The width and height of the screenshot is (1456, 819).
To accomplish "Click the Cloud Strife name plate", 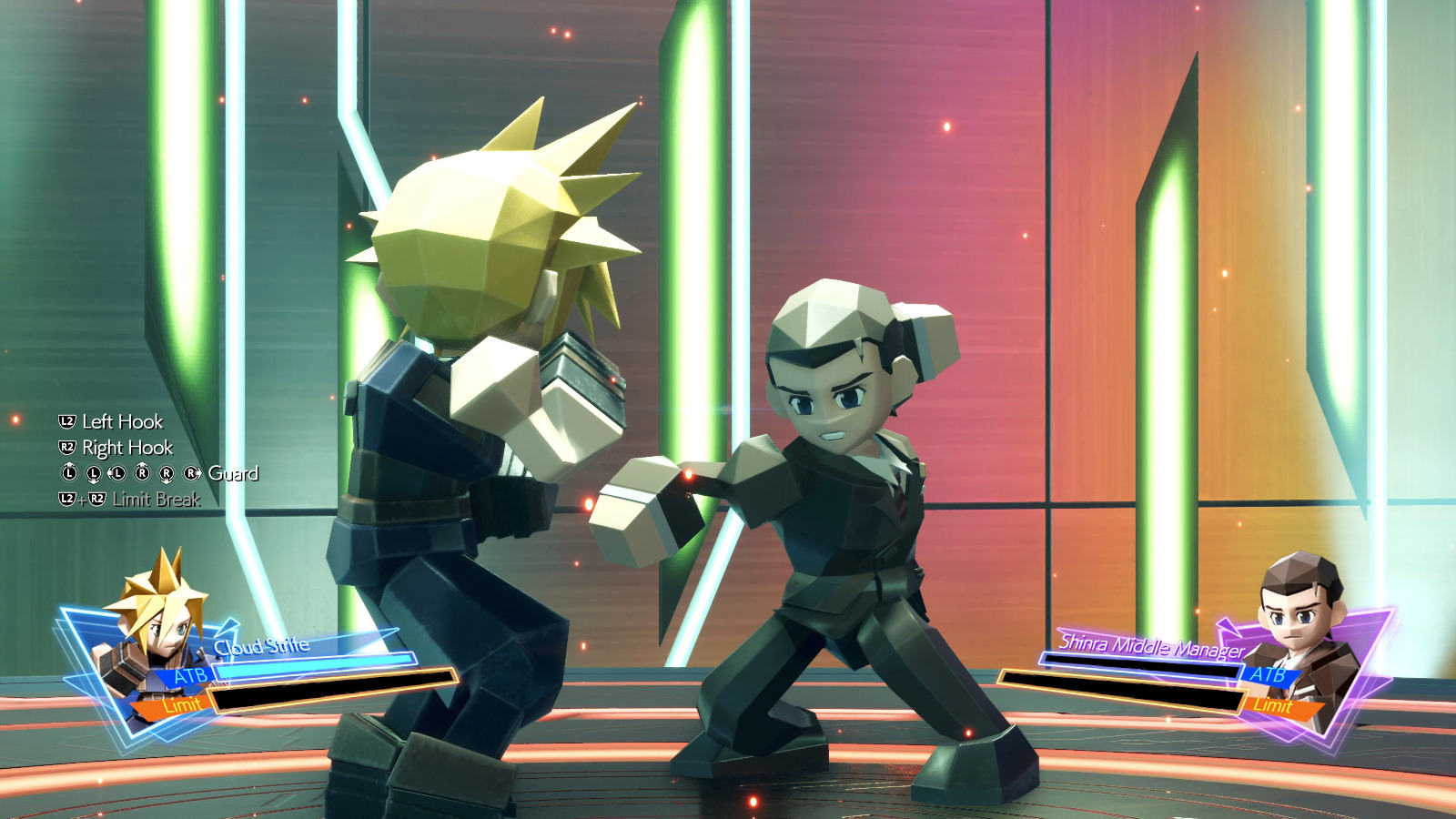I will point(262,646).
